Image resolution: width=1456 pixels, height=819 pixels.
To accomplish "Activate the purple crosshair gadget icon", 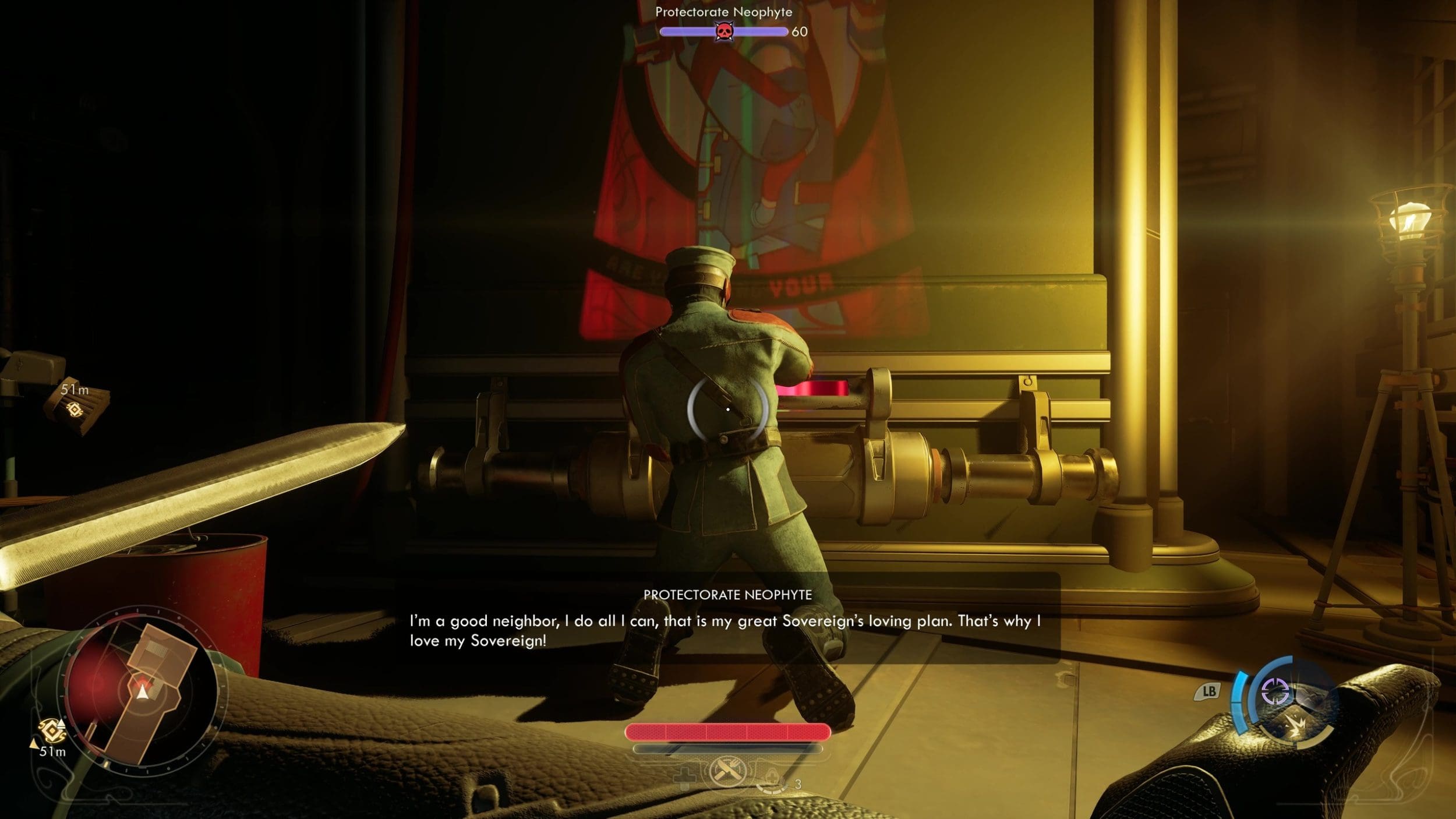I will [1274, 691].
